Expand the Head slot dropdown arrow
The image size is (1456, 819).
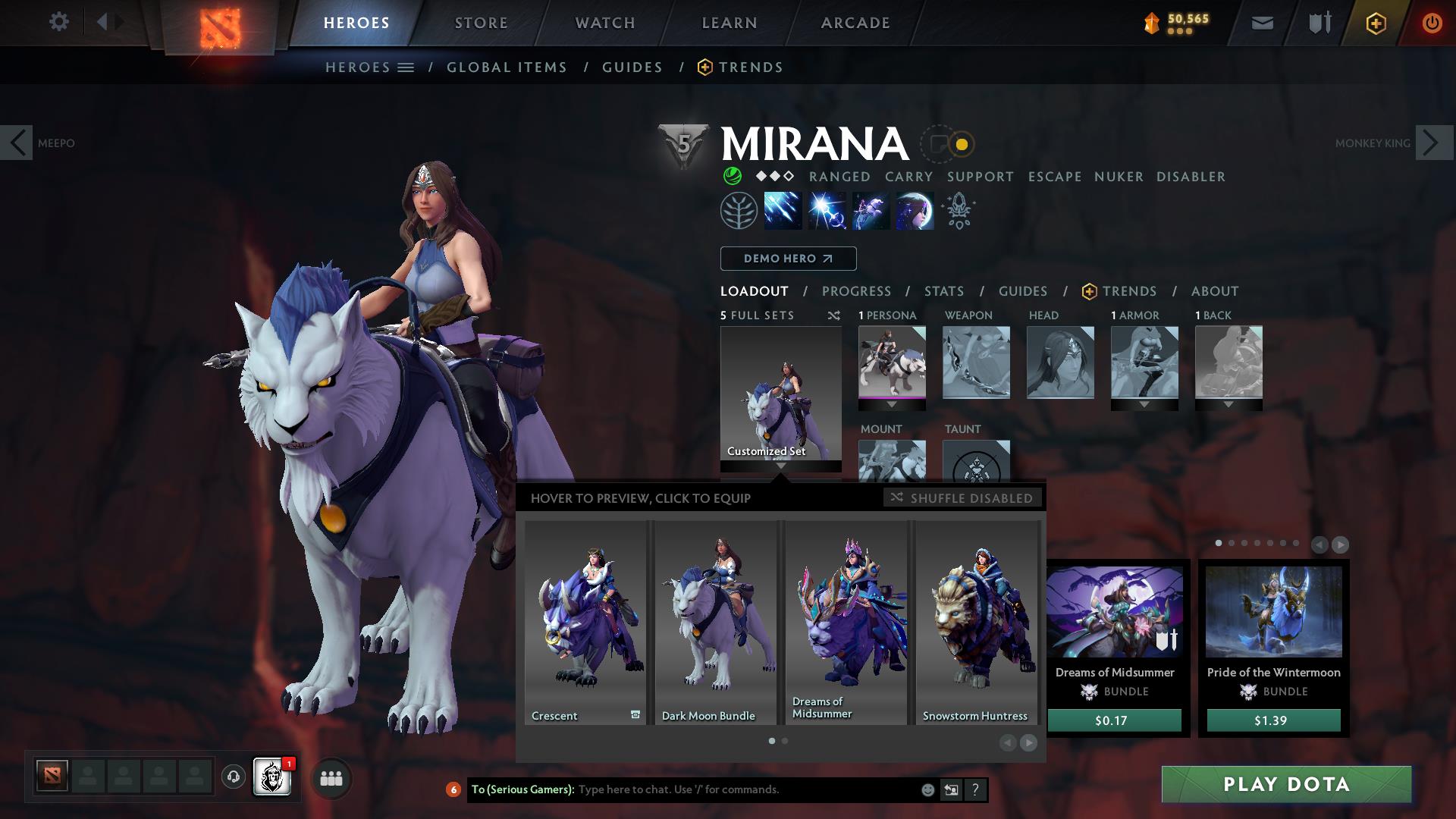click(x=1059, y=404)
